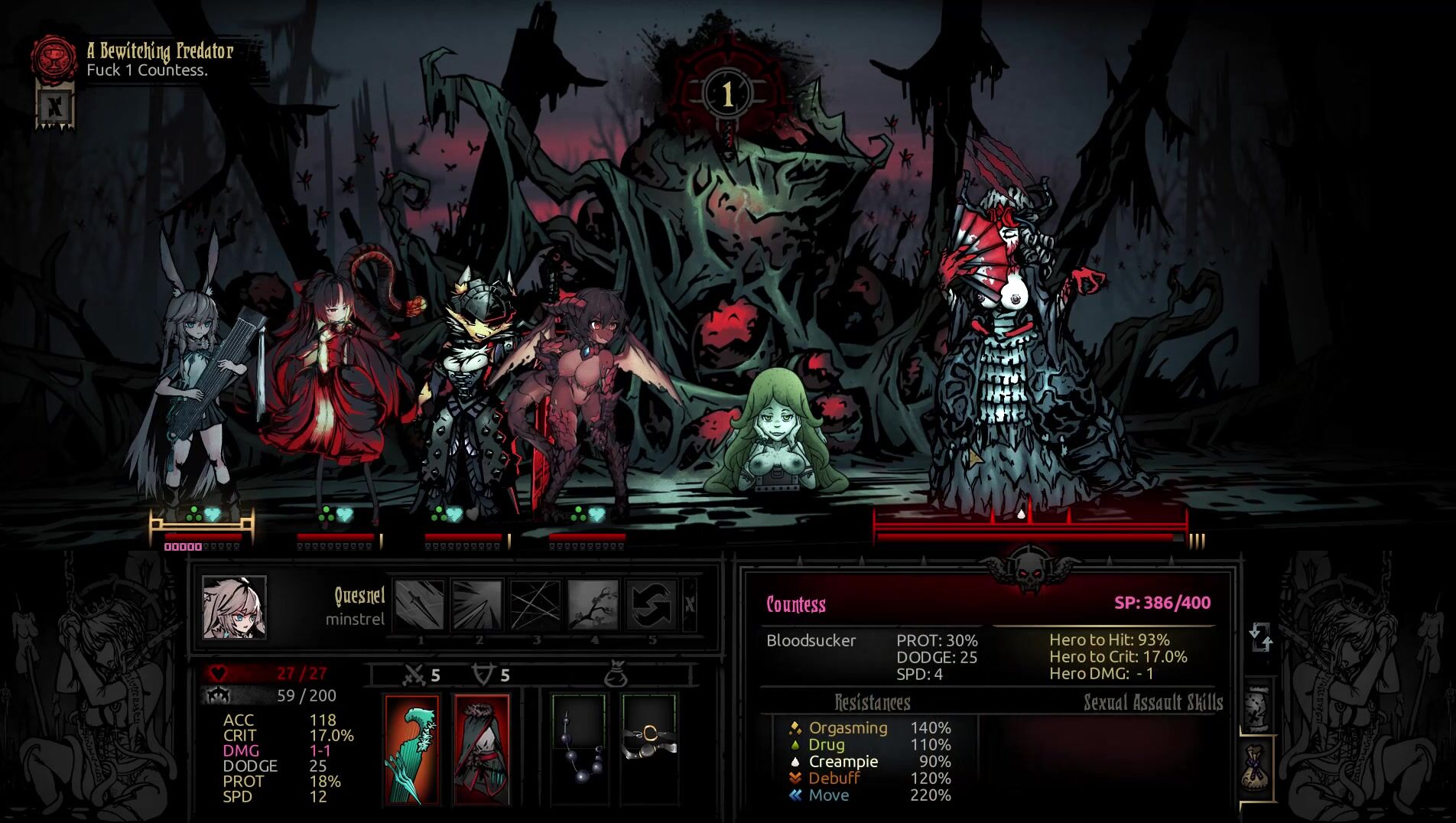This screenshot has width=1456, height=823.
Task: Click the round counter emblem
Action: [727, 95]
